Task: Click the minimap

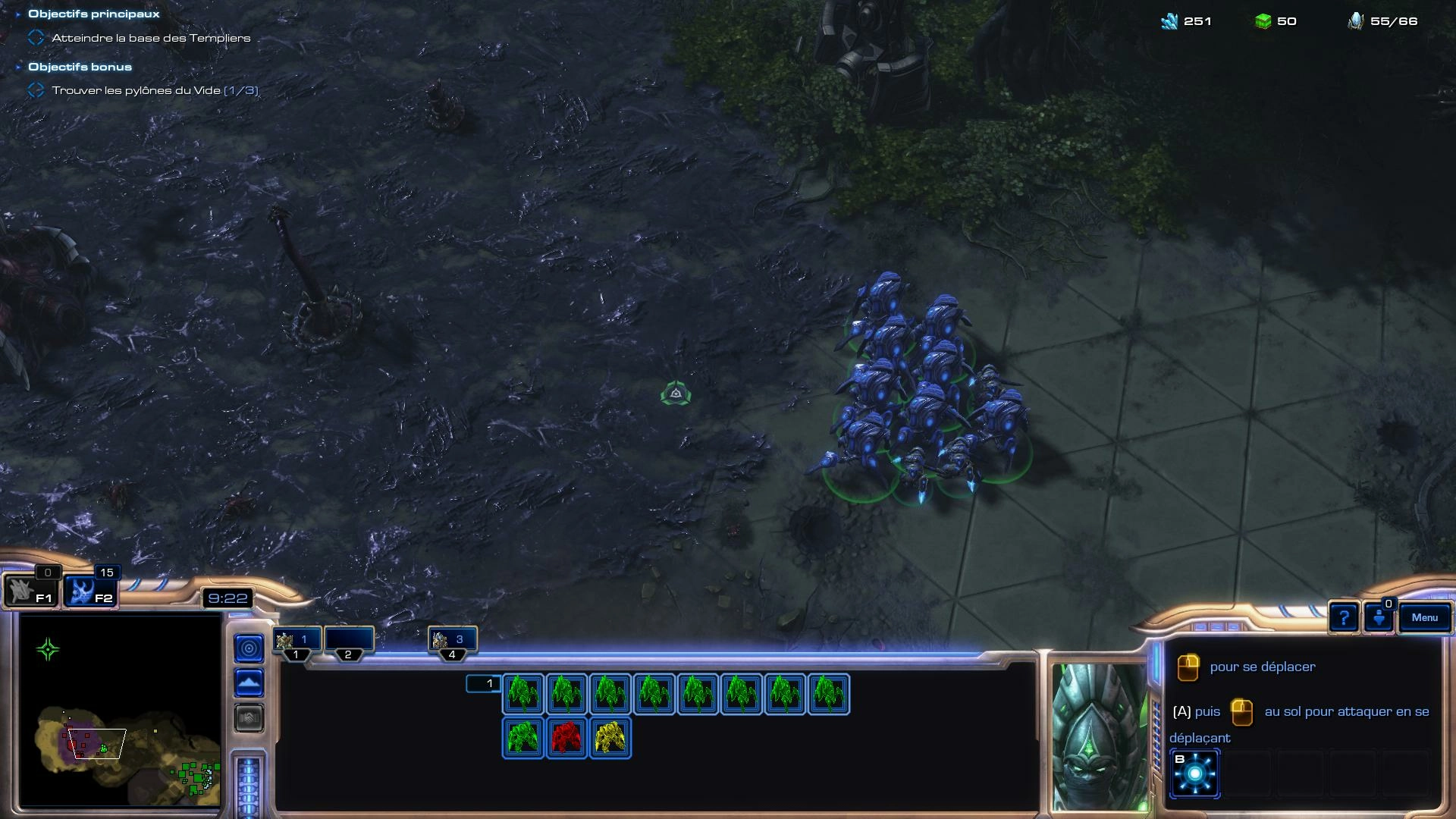Action: point(120,710)
